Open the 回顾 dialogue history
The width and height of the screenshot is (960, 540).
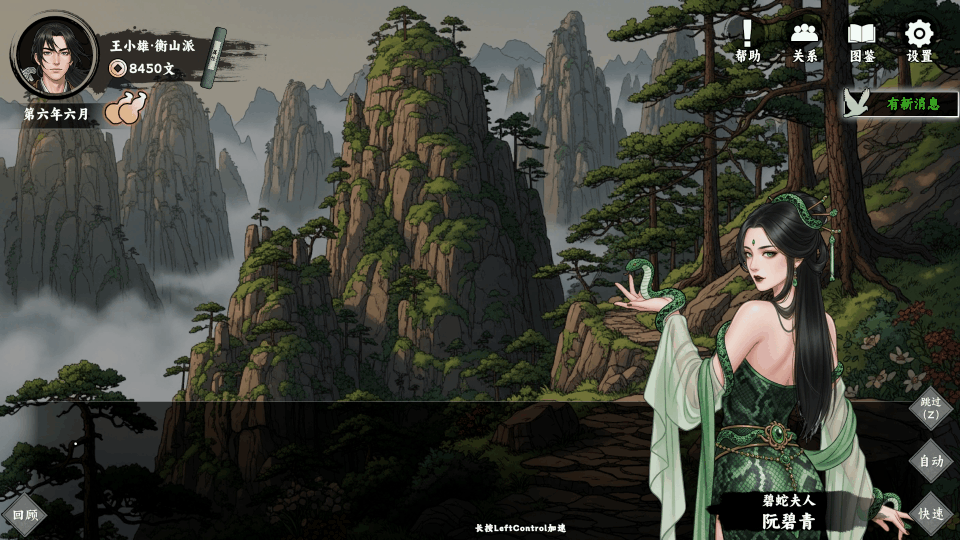(24, 516)
